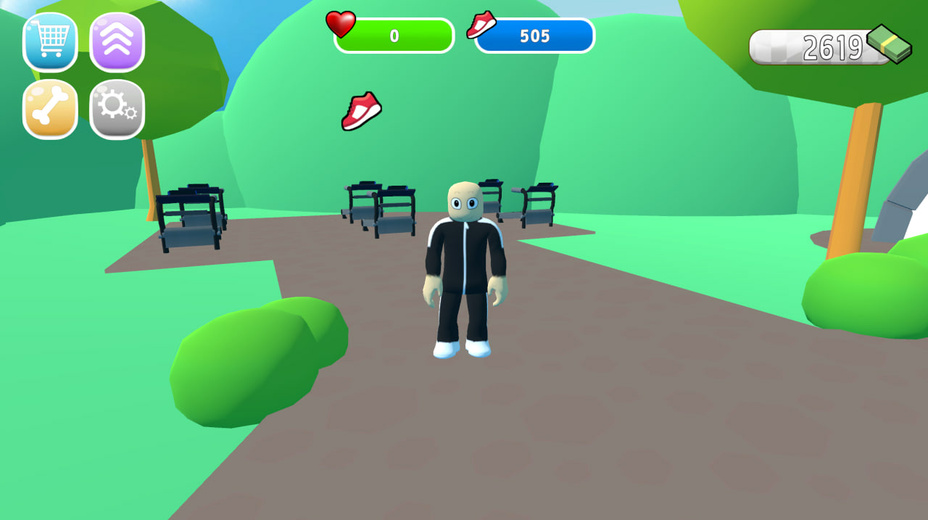
Task: Click the orange bone button
Action: click(50, 109)
